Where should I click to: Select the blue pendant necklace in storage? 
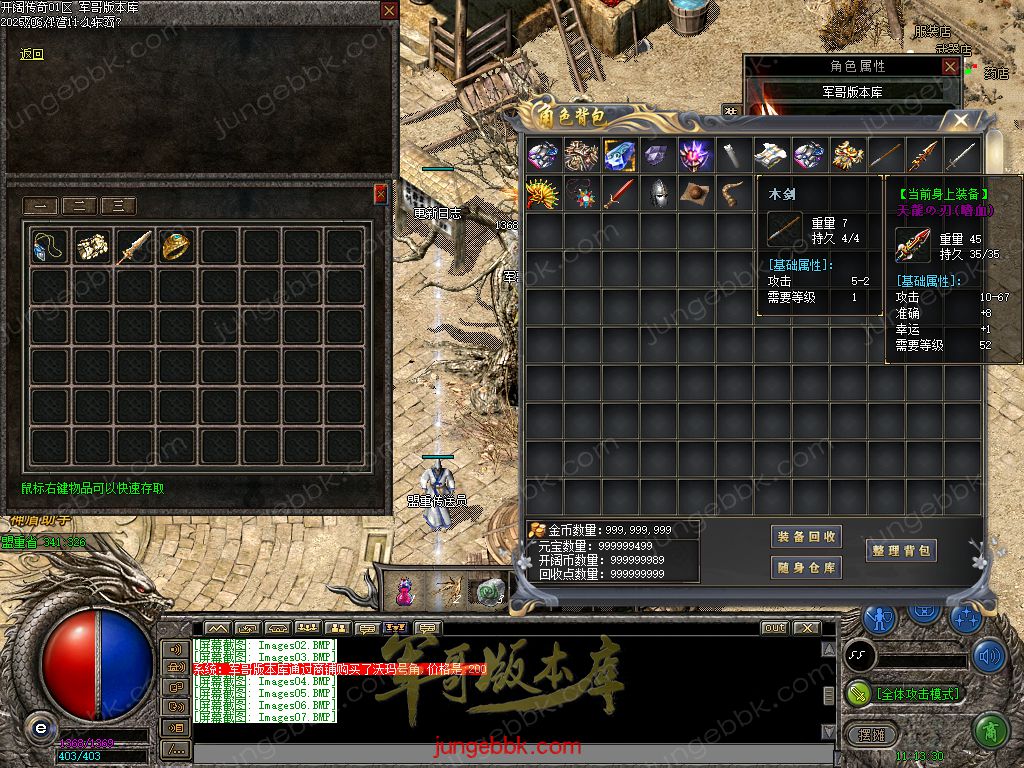pyautogui.click(x=48, y=246)
